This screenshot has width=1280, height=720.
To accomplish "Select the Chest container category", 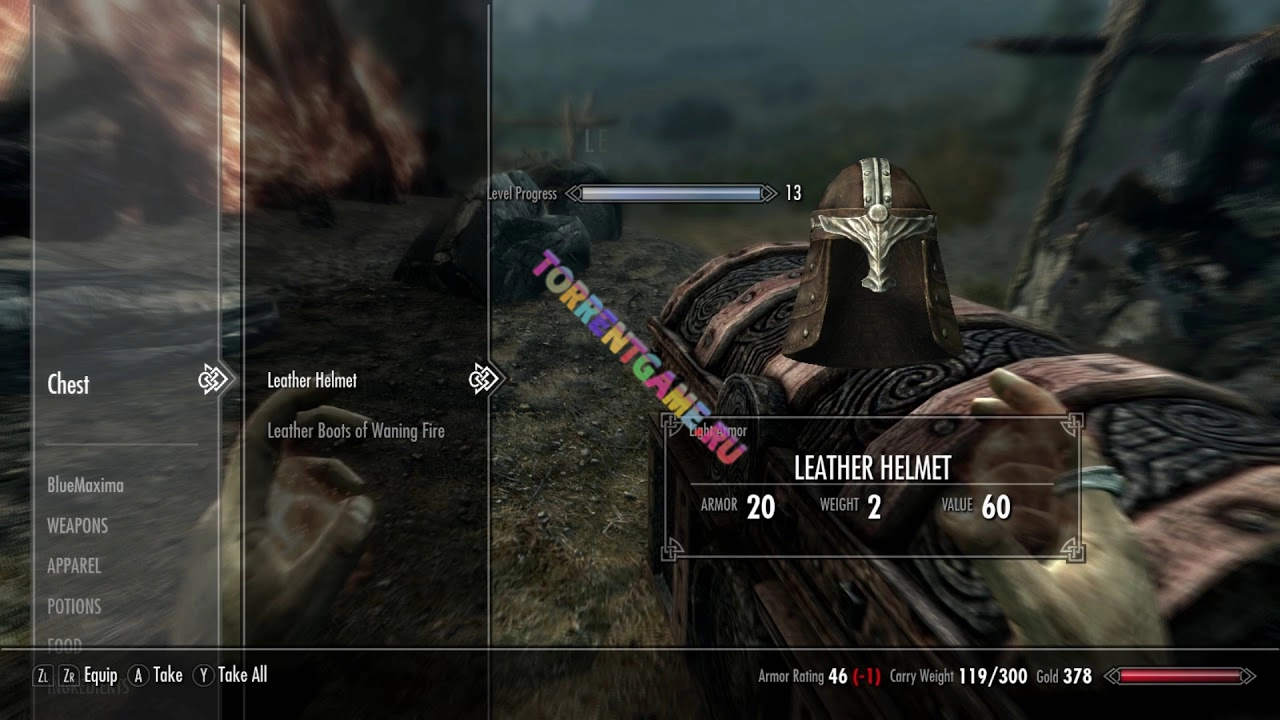I will 68,384.
